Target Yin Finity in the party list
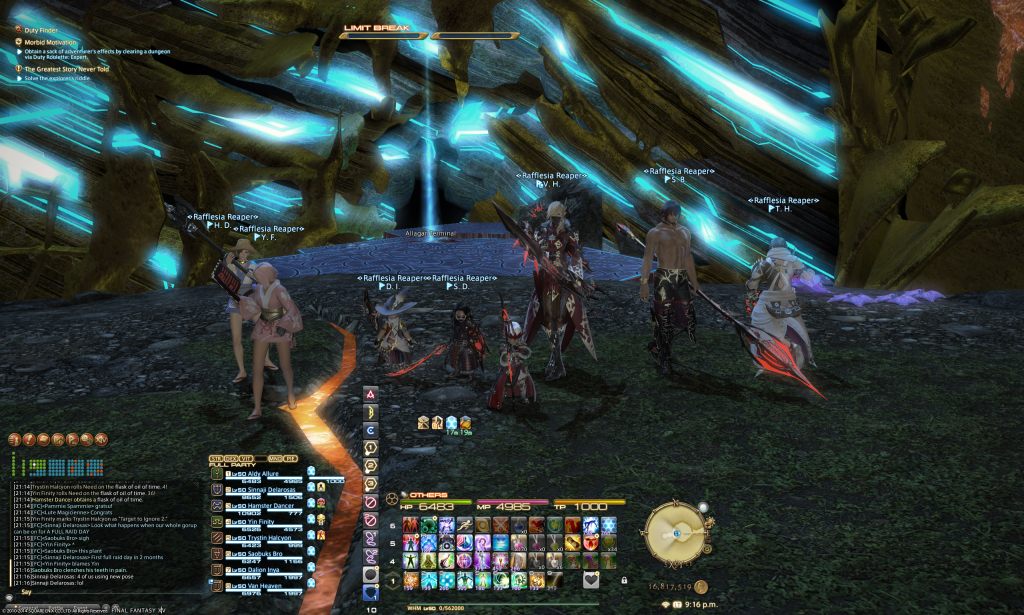 point(255,522)
